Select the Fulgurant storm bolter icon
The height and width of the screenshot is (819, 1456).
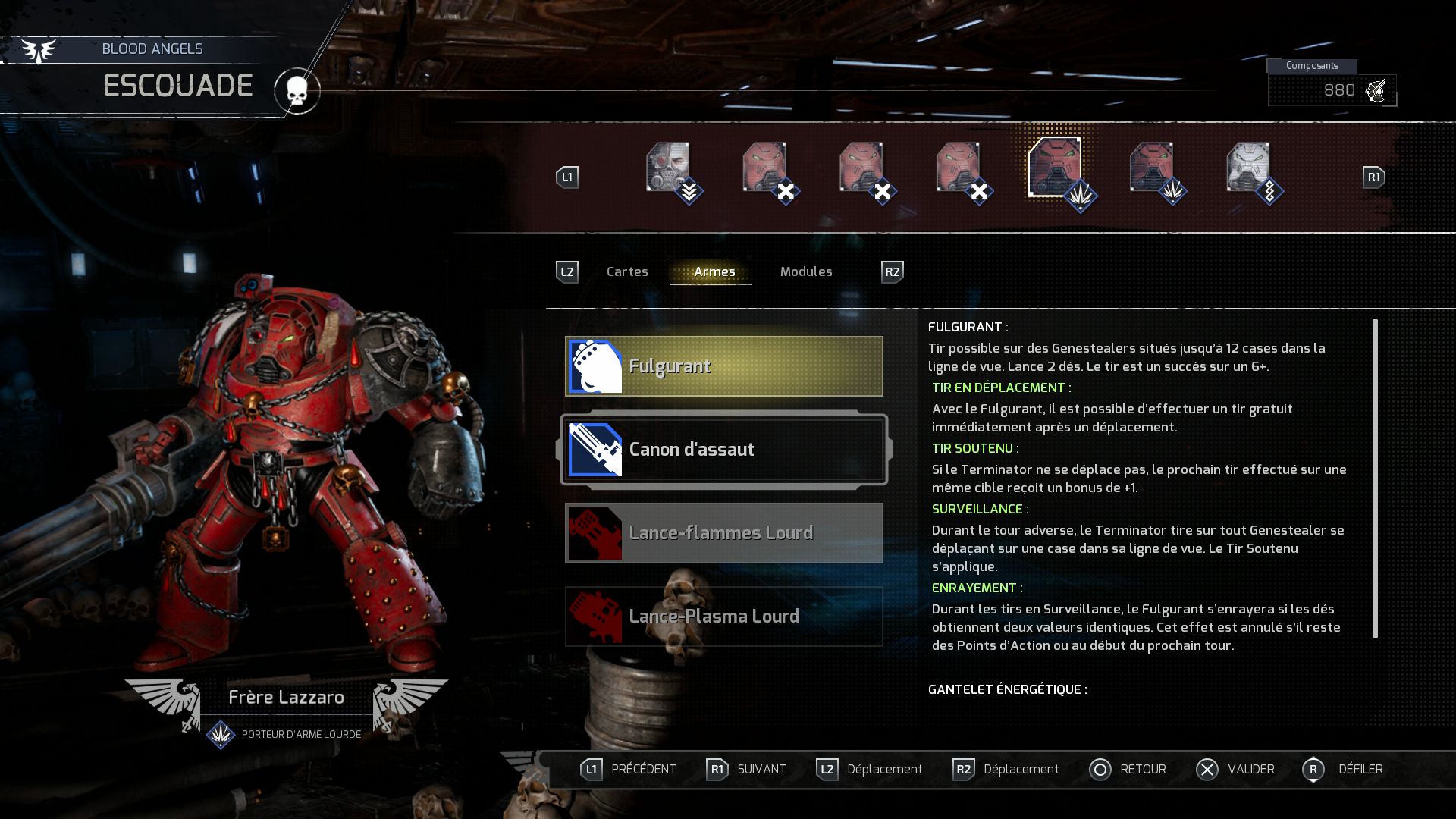tap(595, 366)
